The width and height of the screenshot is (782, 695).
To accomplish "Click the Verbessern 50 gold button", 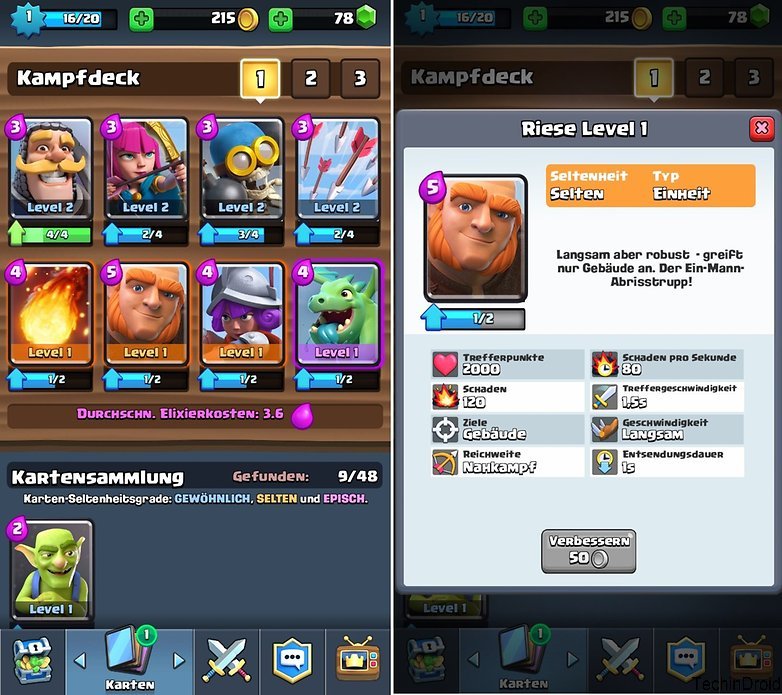I will (588, 550).
